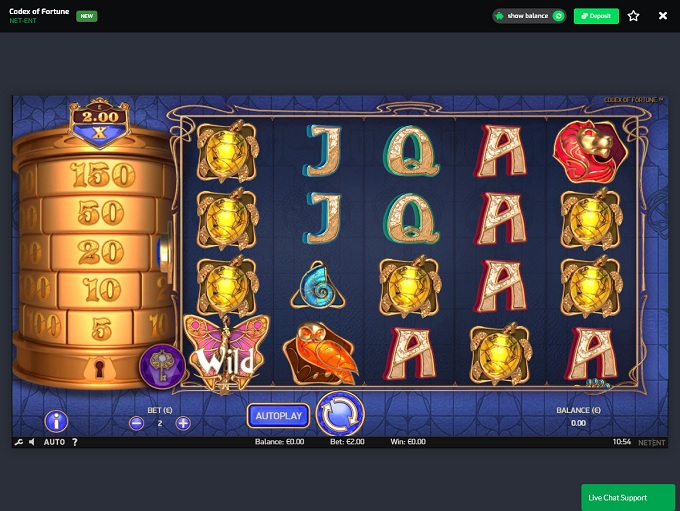
Task: Increase the bet with the plus button
Action: (183, 423)
